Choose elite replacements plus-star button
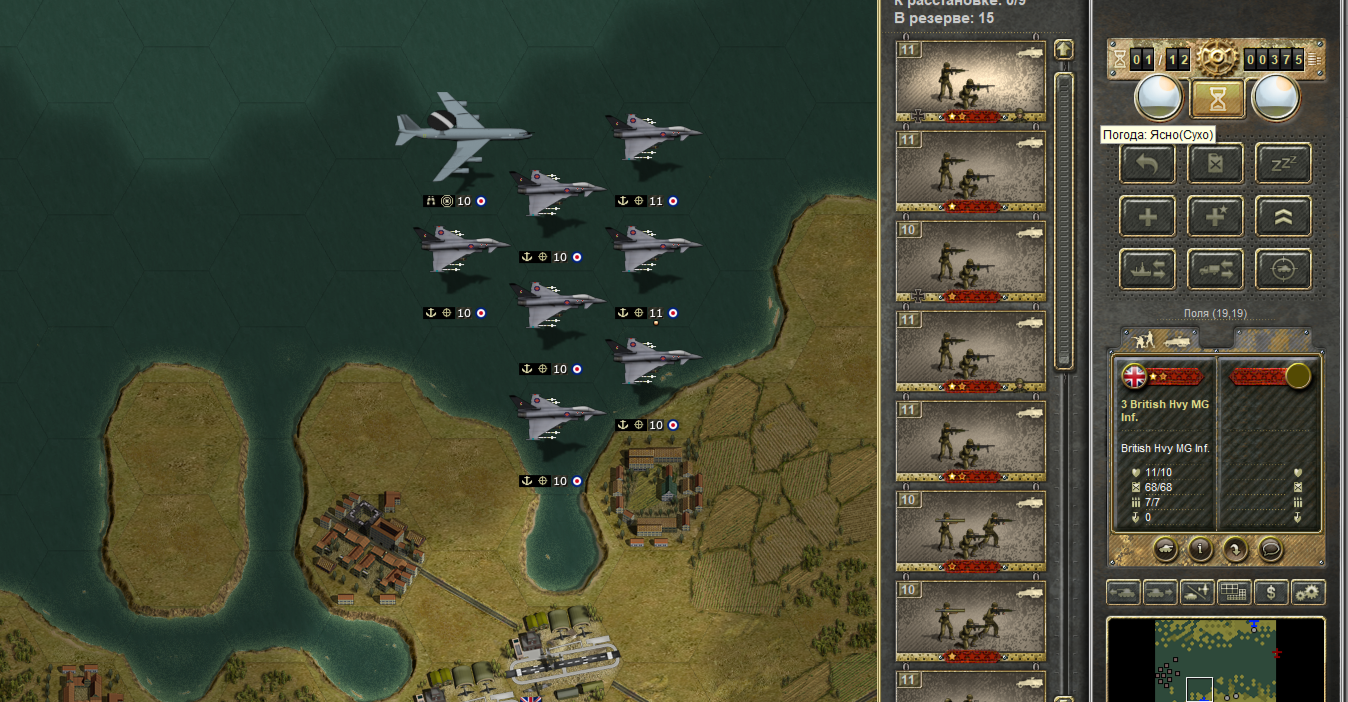 pyautogui.click(x=1215, y=216)
